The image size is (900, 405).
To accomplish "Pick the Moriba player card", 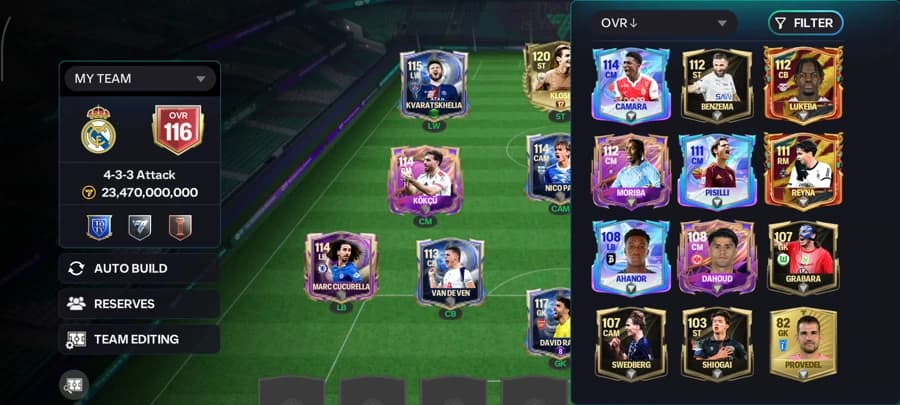I will [x=630, y=171].
